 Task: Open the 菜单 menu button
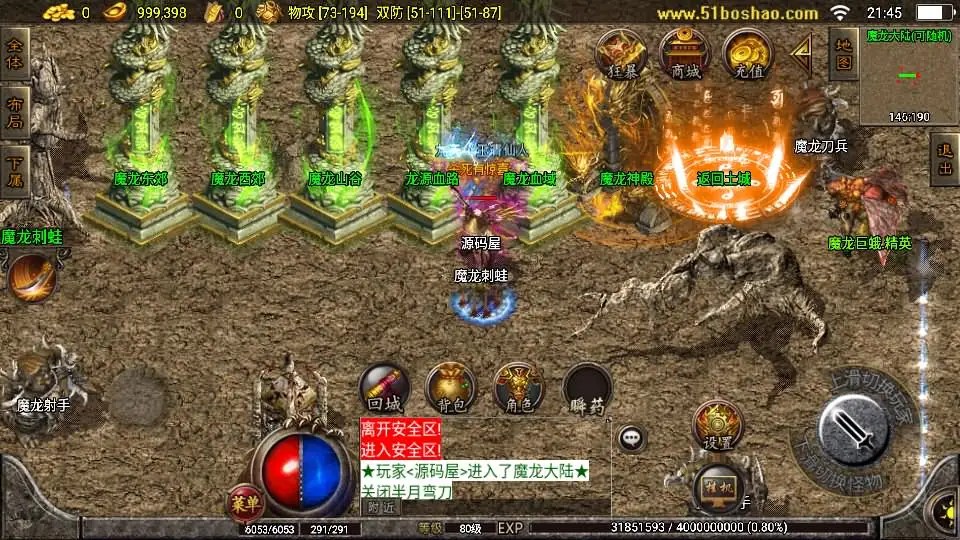coord(243,501)
